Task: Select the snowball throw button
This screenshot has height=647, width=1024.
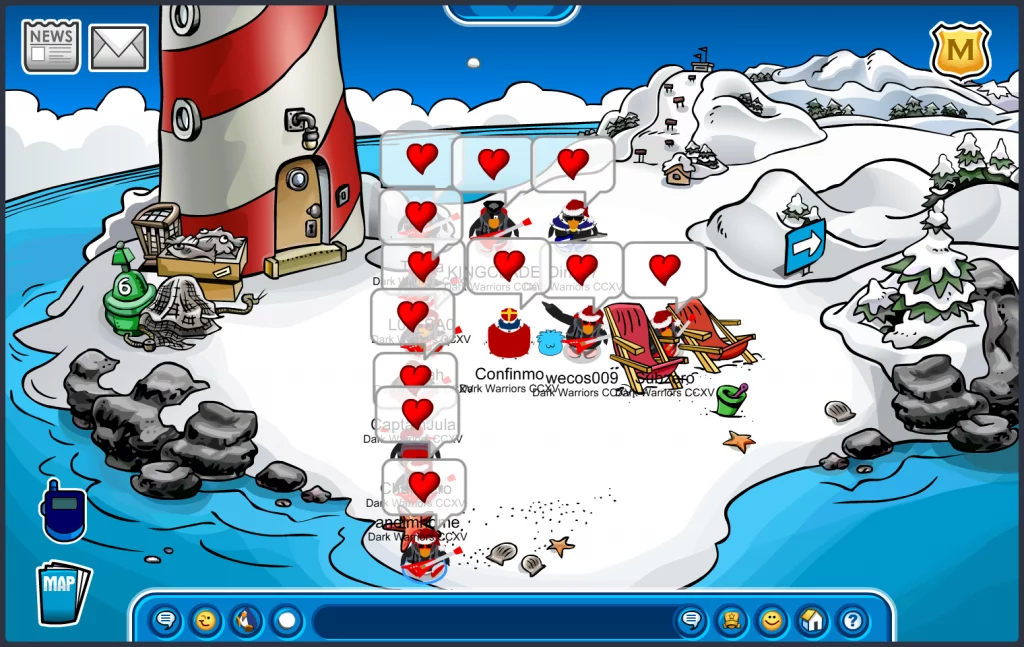Action: pyautogui.click(x=287, y=621)
